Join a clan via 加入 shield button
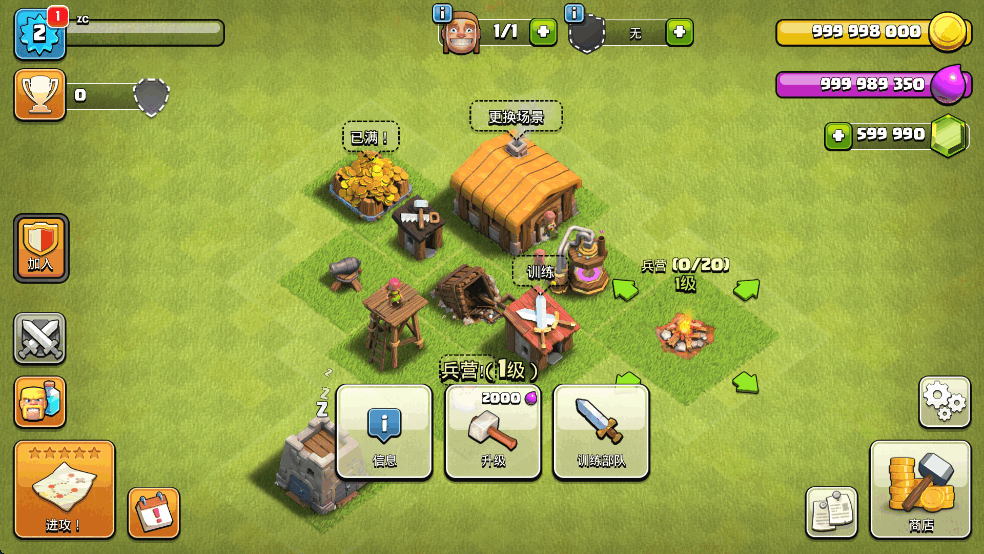The image size is (984, 554). 41,247
